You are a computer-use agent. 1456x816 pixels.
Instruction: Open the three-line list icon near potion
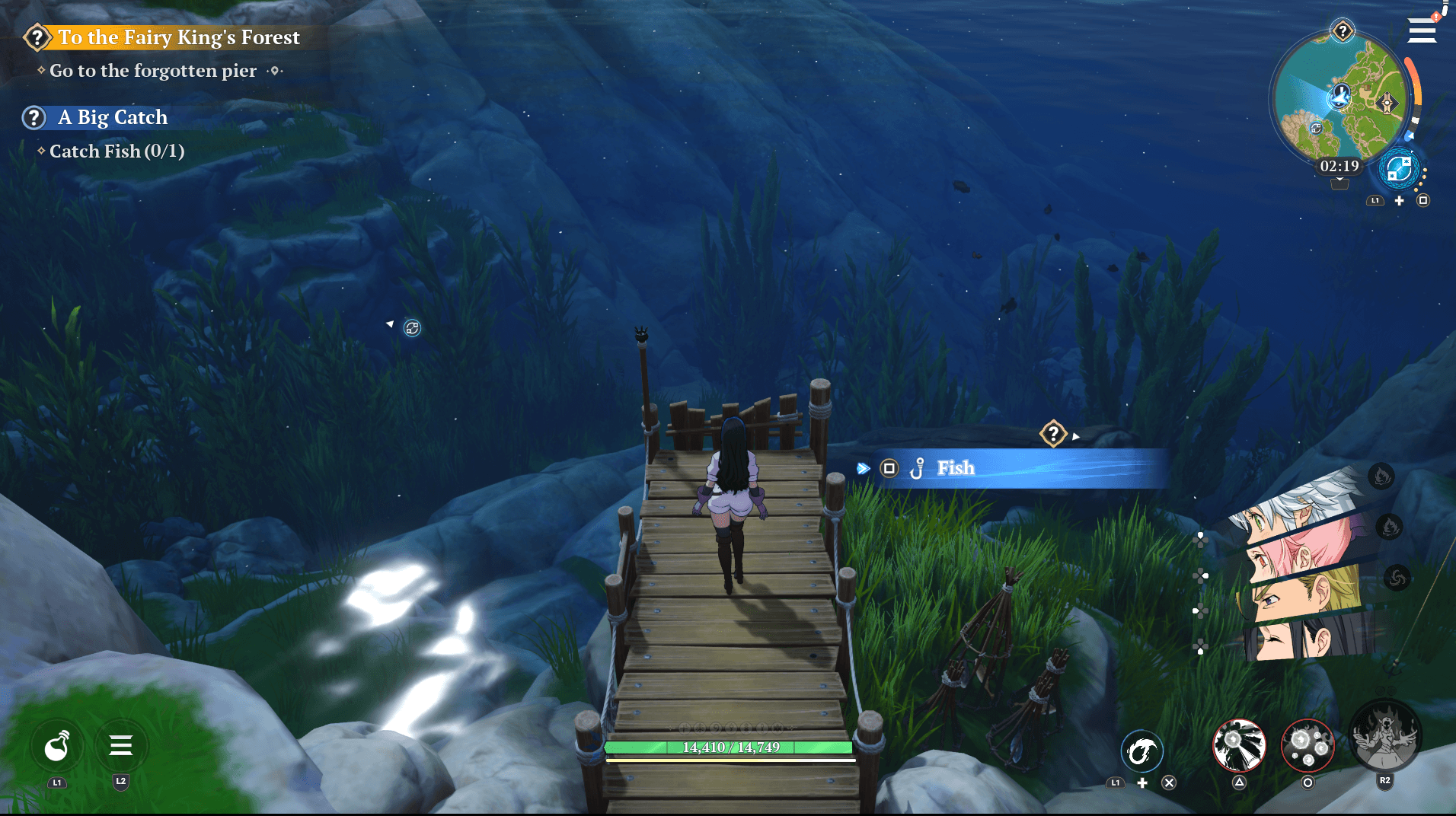tap(120, 745)
